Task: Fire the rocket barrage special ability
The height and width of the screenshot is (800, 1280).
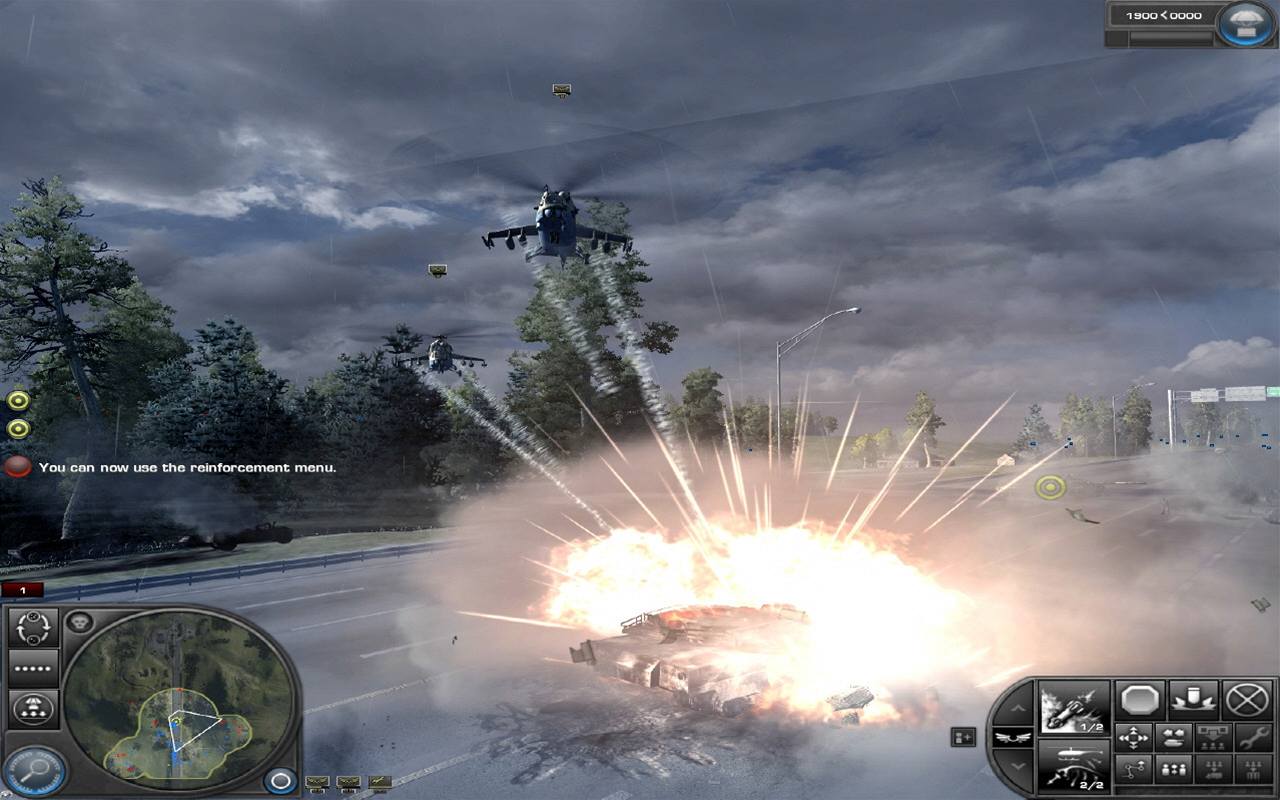Action: tap(1074, 706)
